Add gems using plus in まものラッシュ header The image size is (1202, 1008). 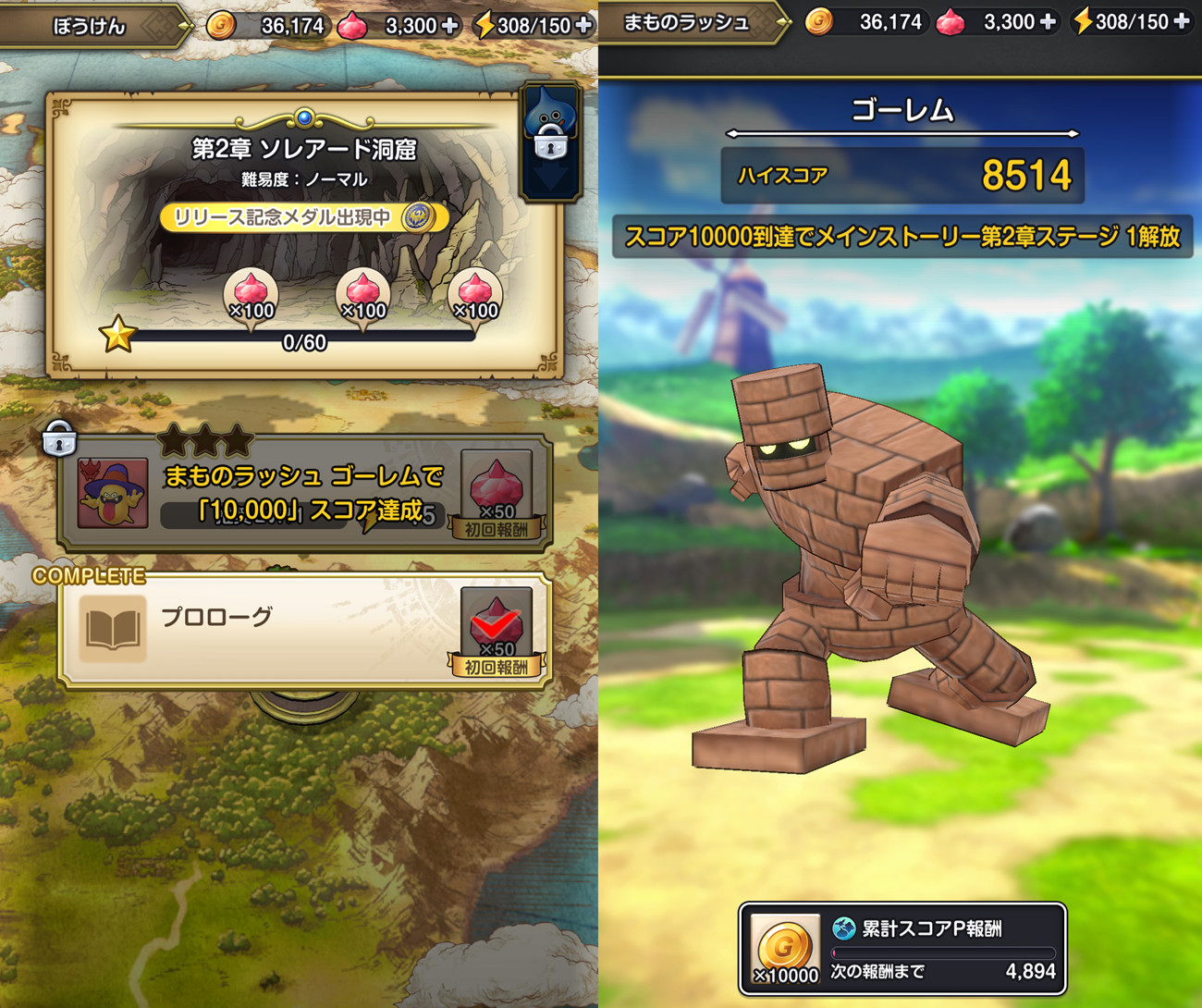pos(1048,22)
